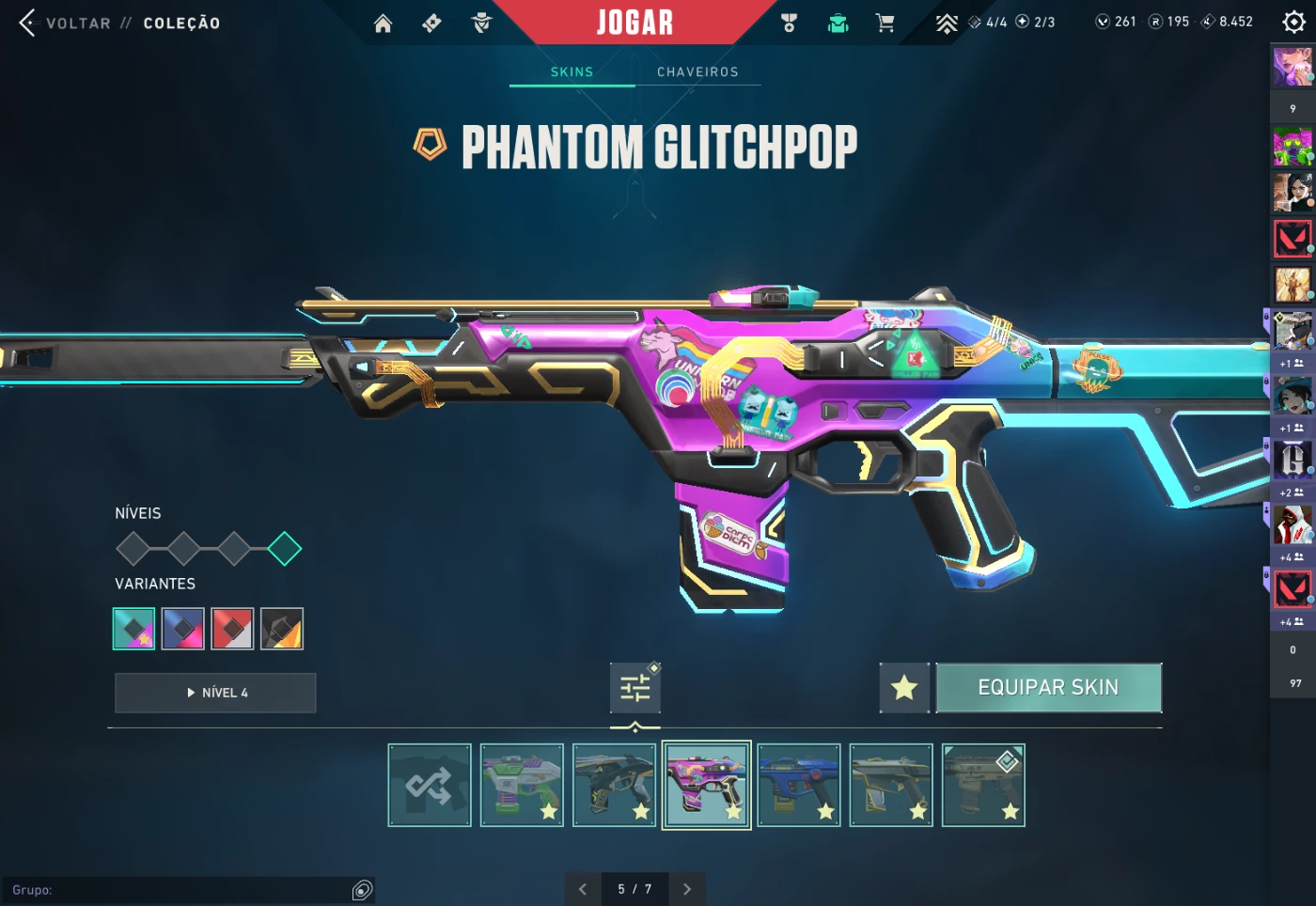The image size is (1316, 906).
Task: Go to the previous skins page
Action: [583, 889]
